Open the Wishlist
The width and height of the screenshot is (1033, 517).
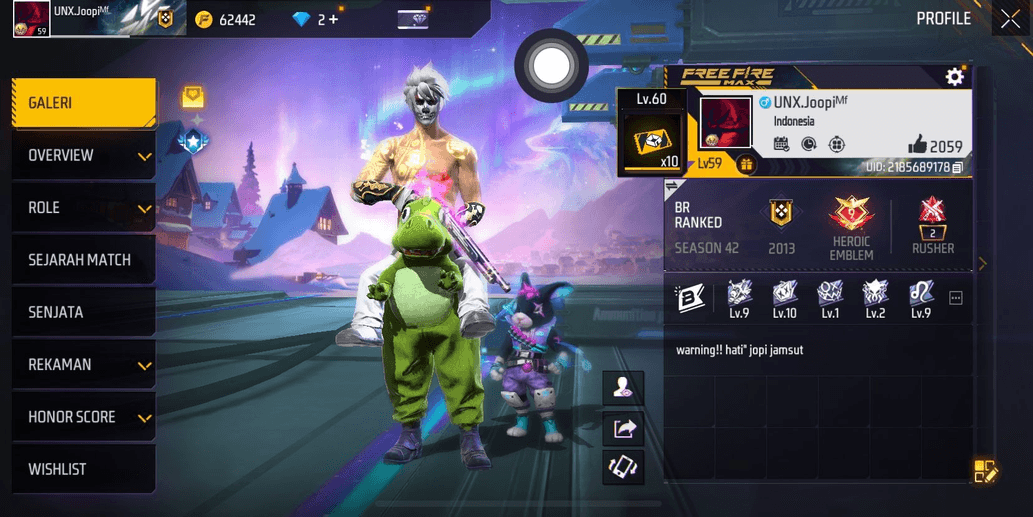click(84, 469)
